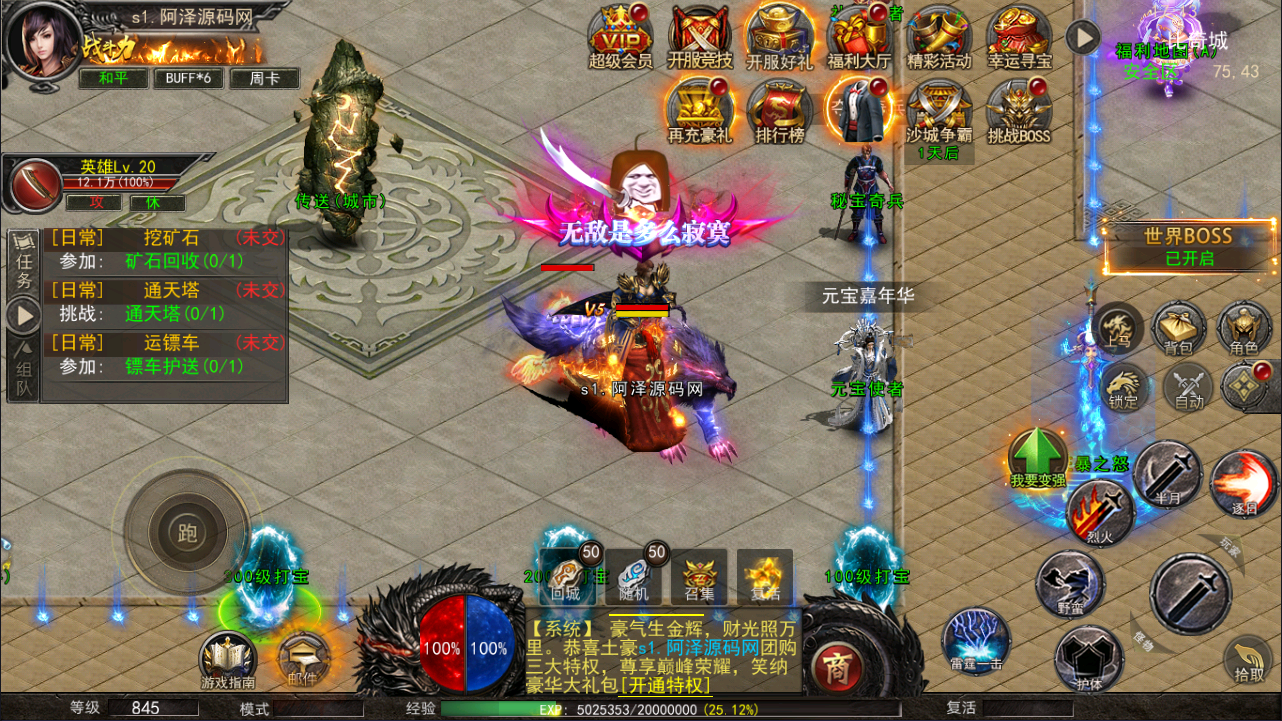Activate the 护体 shield skill
The image size is (1282, 721).
pyautogui.click(x=1088, y=660)
